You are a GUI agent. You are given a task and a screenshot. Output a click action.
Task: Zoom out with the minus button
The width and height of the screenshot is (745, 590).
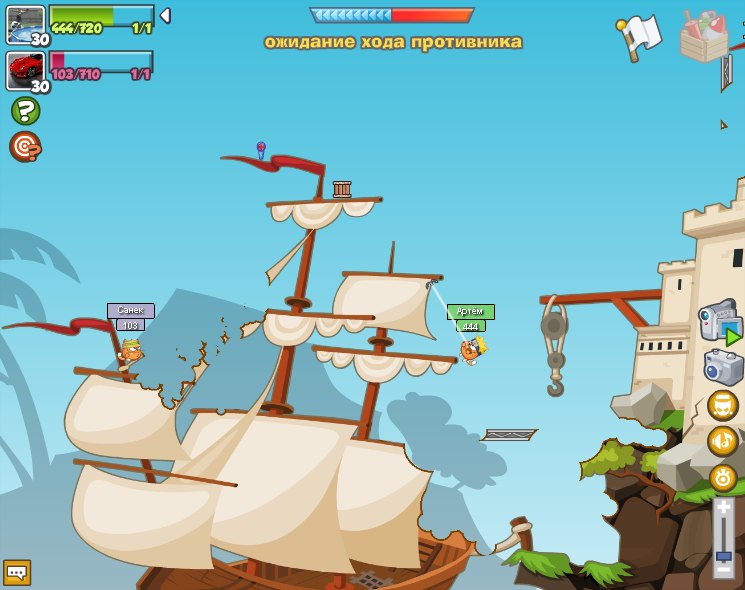[x=723, y=569]
